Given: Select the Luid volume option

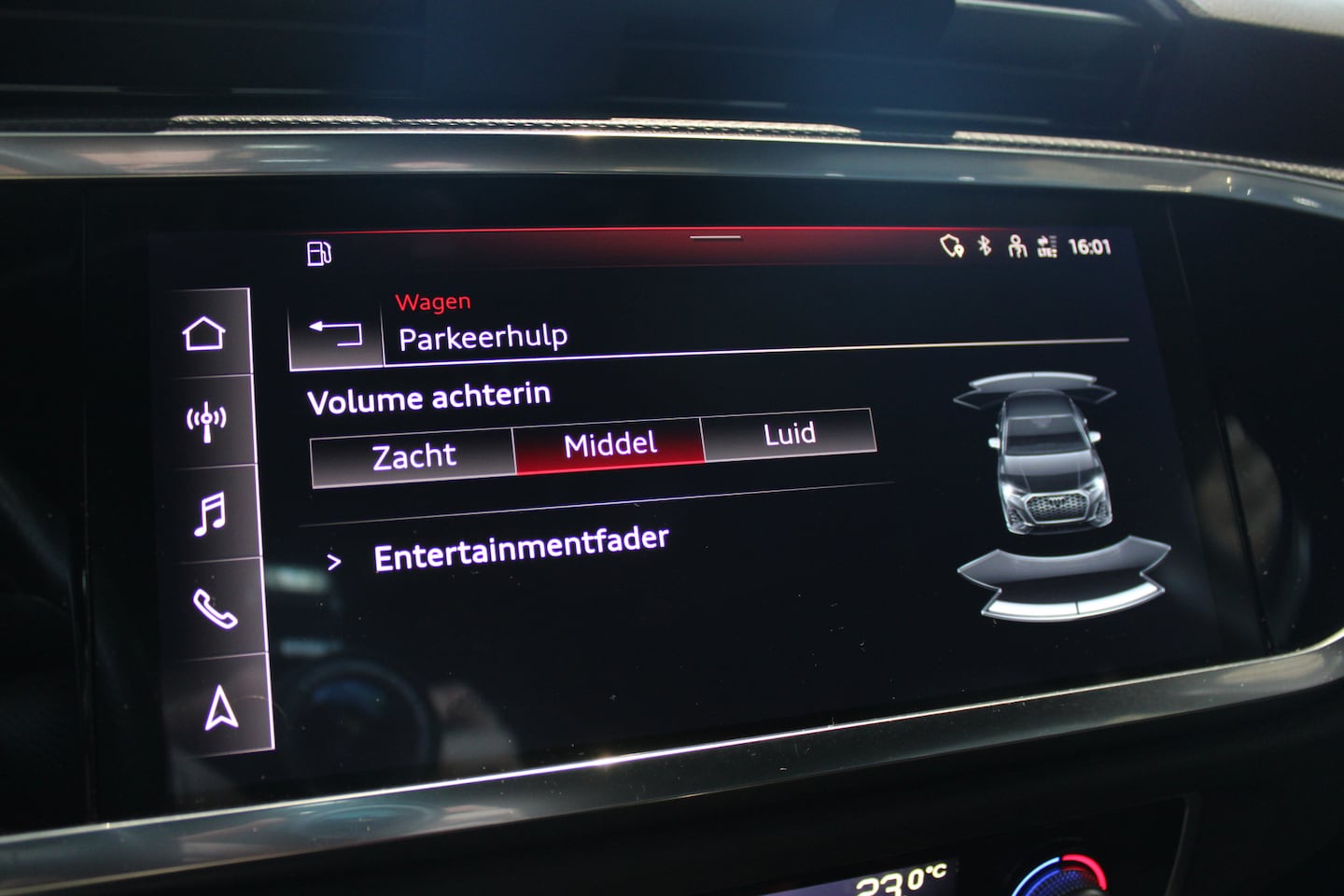Looking at the screenshot, I should 789,434.
